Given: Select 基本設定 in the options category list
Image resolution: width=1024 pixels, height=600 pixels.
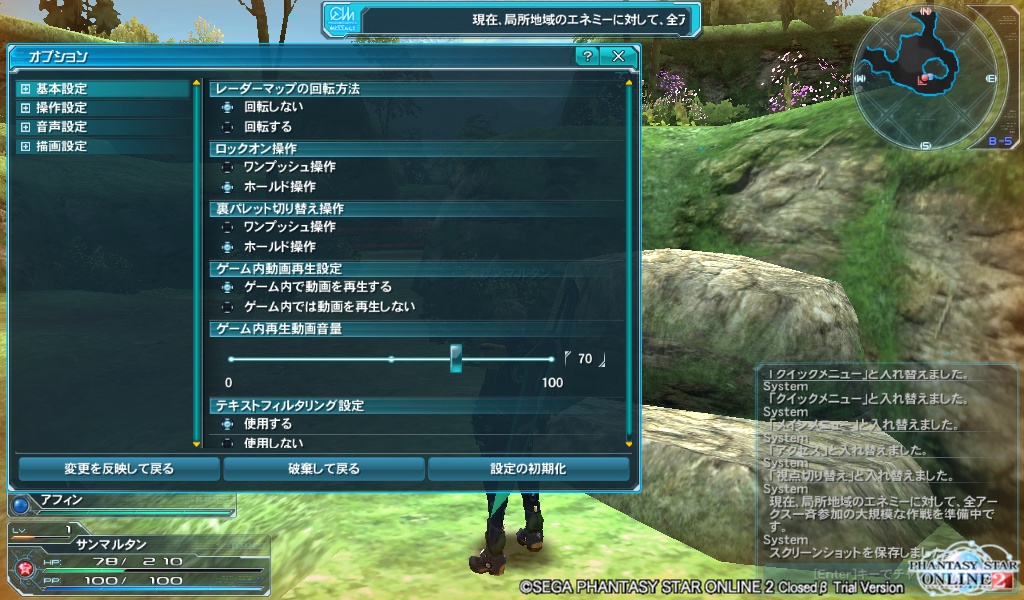Looking at the screenshot, I should point(61,89).
